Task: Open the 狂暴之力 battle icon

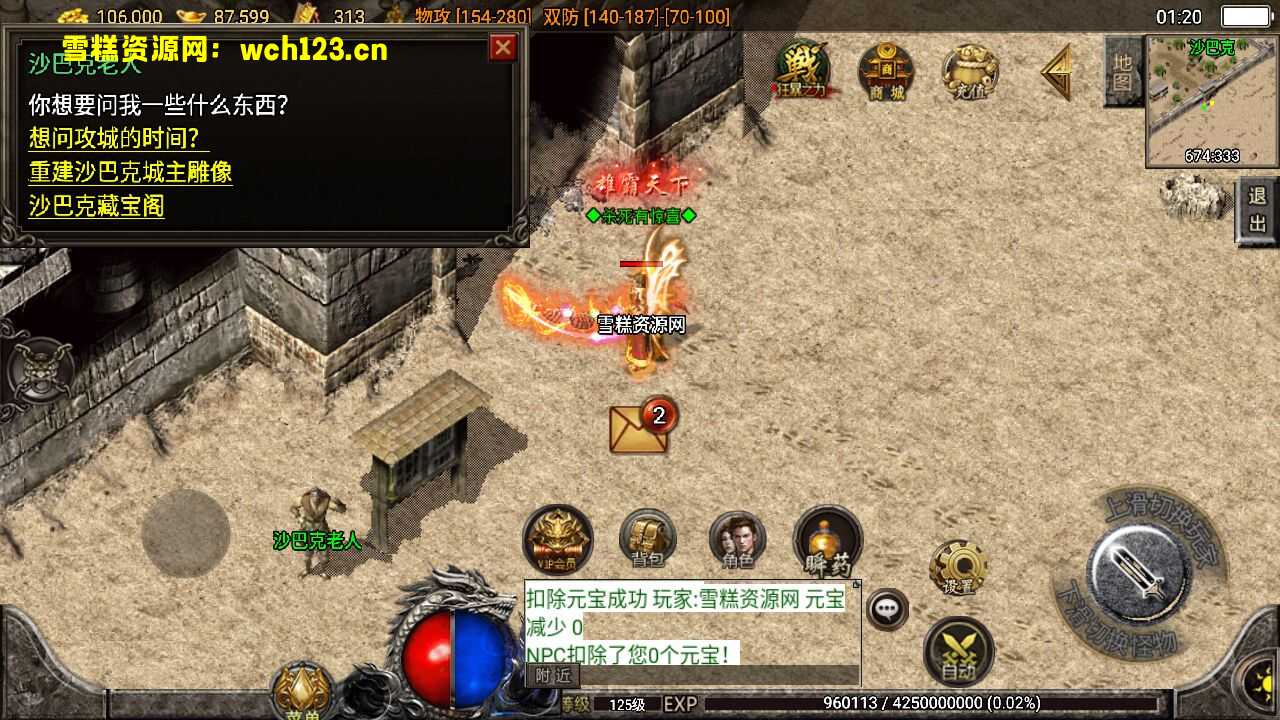Action: coord(802,70)
